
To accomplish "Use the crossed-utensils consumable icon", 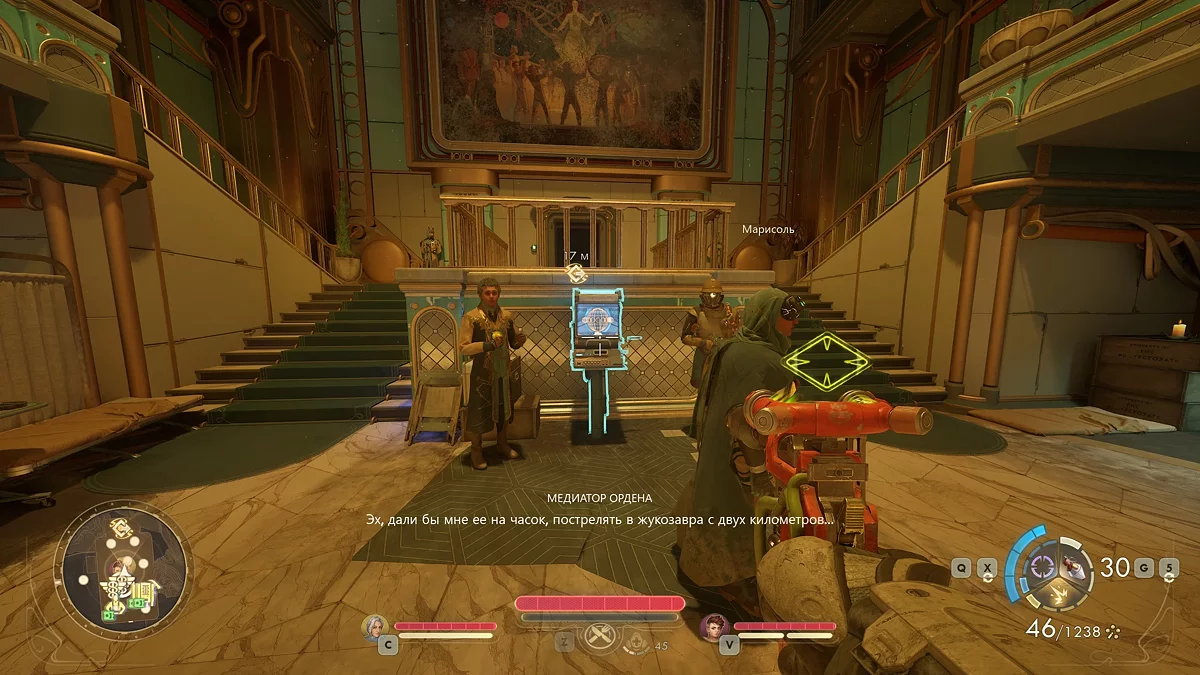I will point(600,637).
